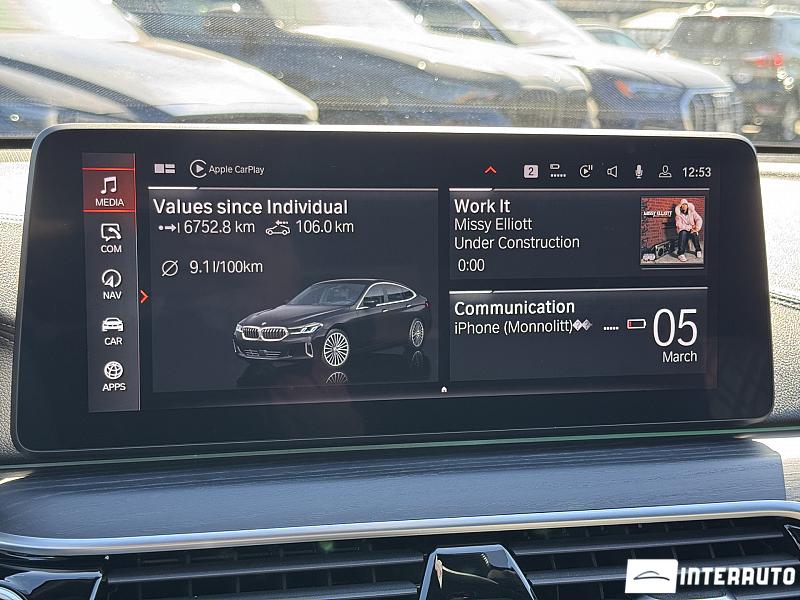Open the APPS menu
The height and width of the screenshot is (600, 800).
[x=113, y=376]
